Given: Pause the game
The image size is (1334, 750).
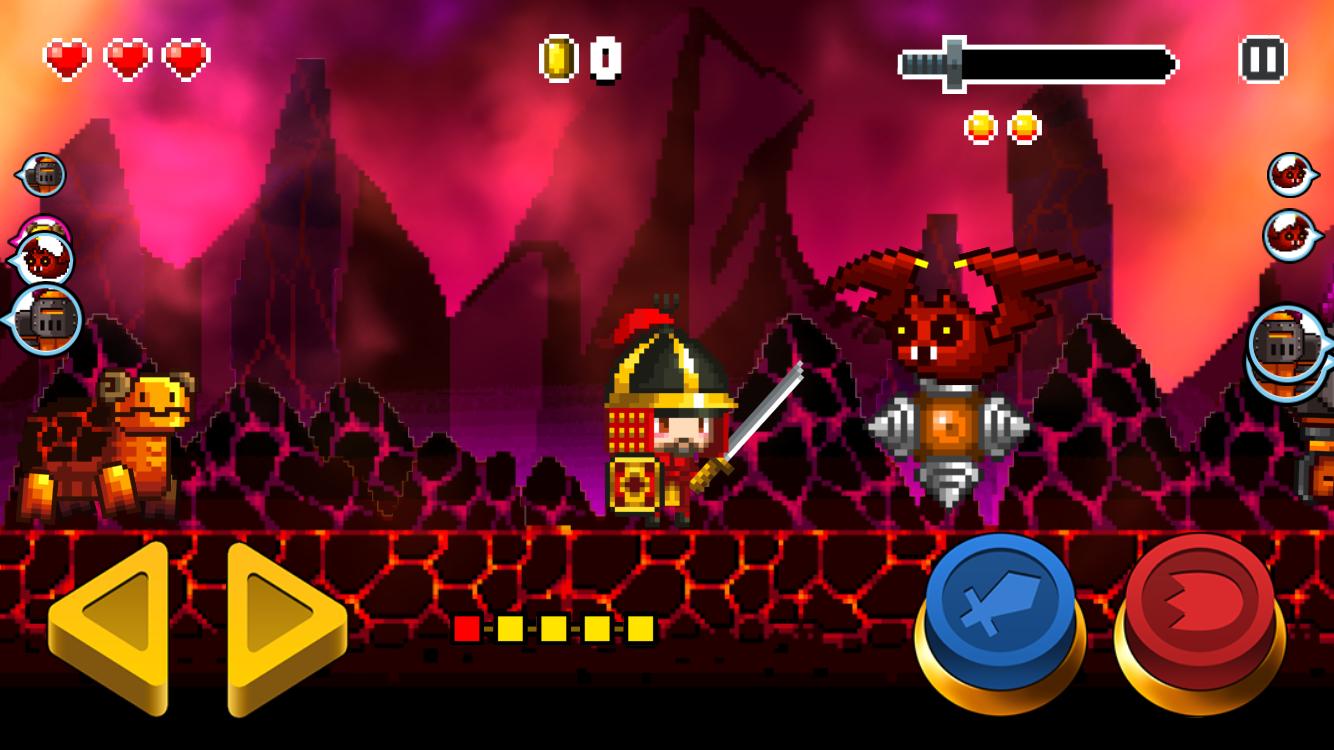Looking at the screenshot, I should (1262, 59).
